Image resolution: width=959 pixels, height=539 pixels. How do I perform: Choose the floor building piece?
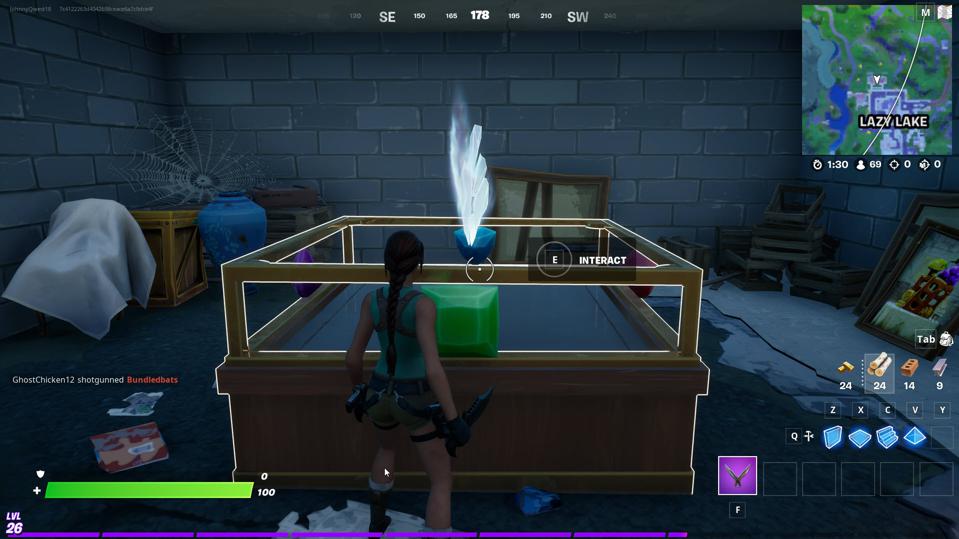[x=859, y=437]
